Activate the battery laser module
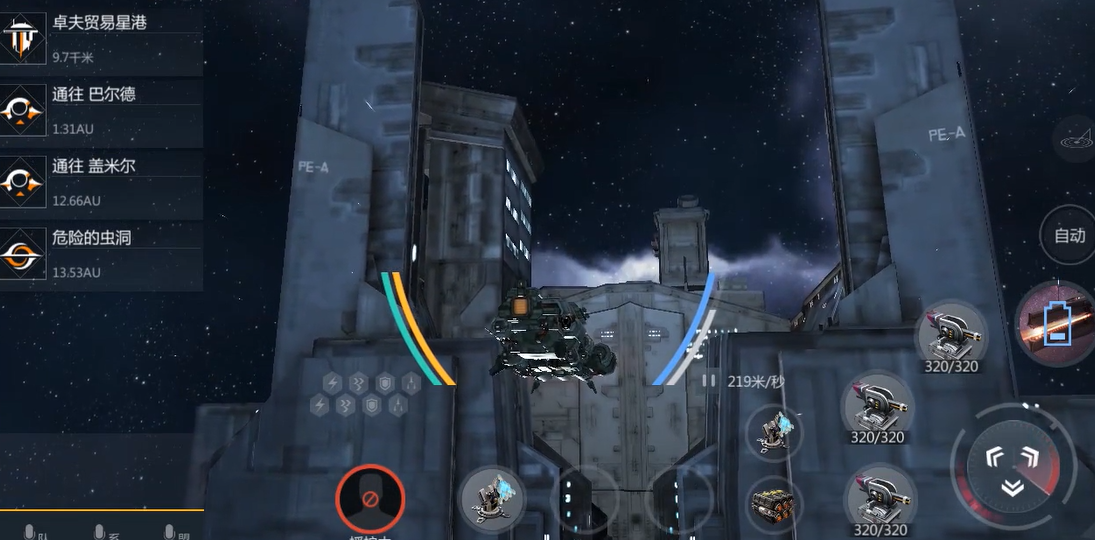The height and width of the screenshot is (540, 1095). [x=1054, y=324]
